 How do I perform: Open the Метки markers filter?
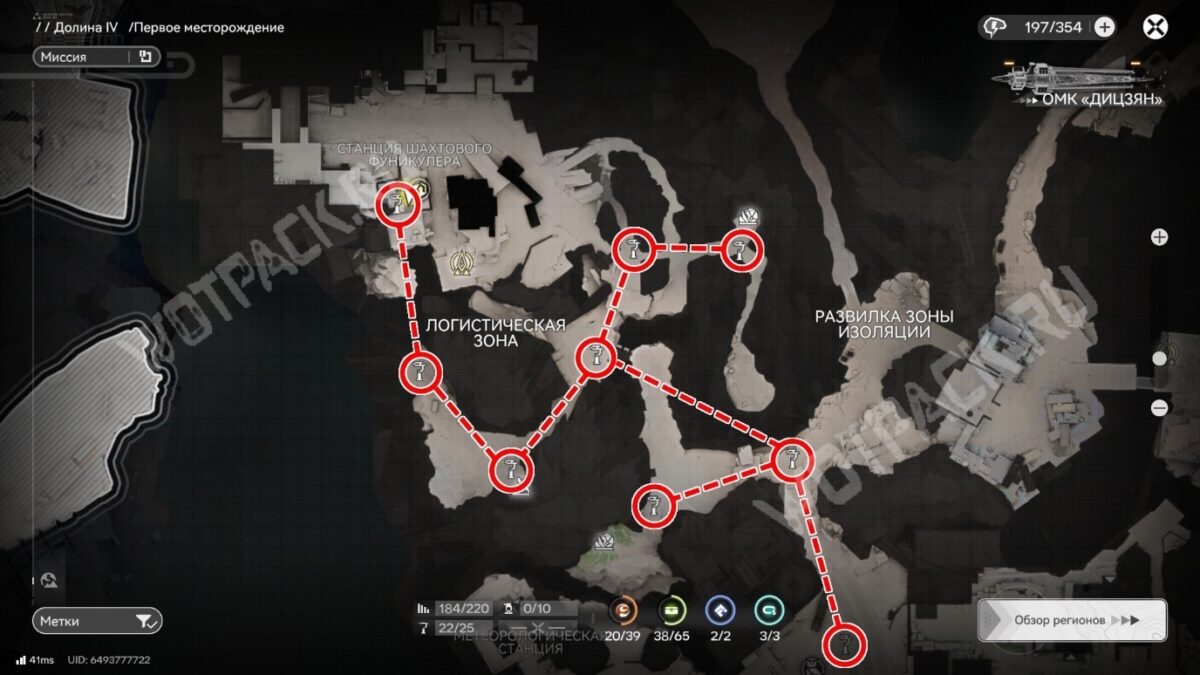point(97,621)
